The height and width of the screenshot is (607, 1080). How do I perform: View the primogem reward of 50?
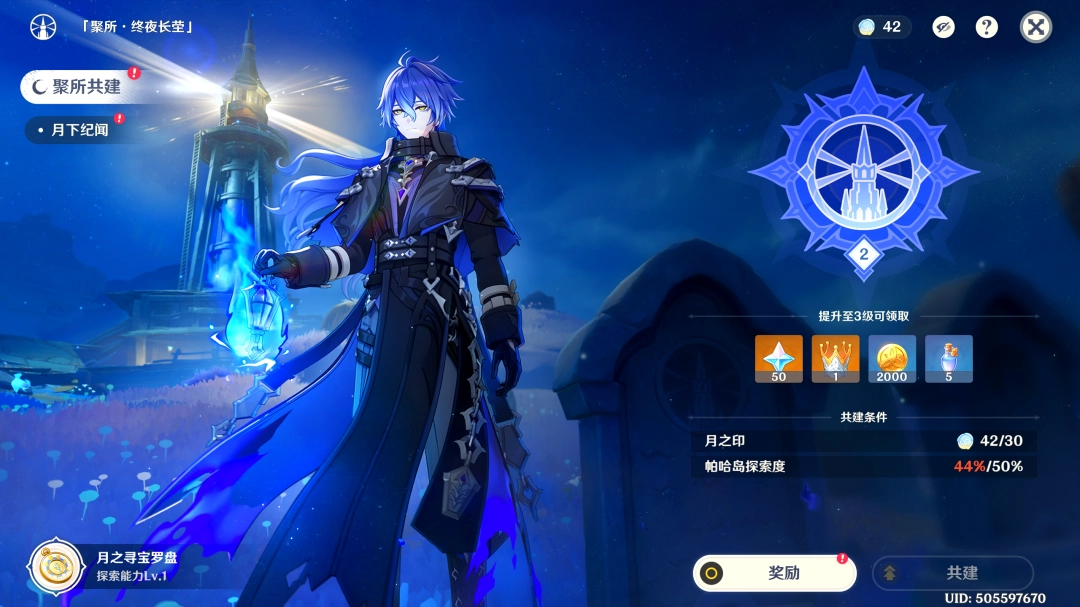779,359
